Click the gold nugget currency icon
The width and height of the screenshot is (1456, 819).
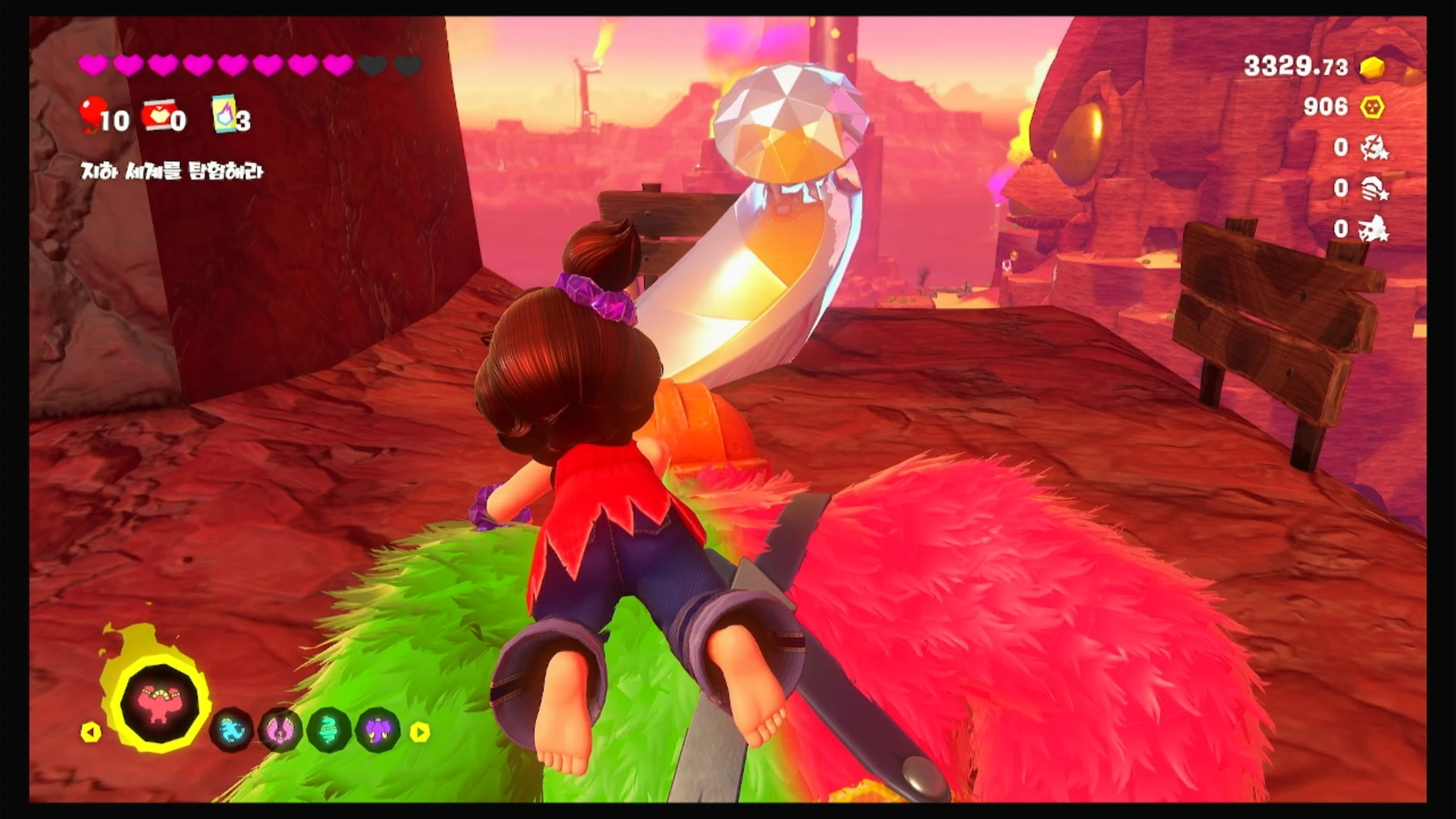tap(1372, 68)
